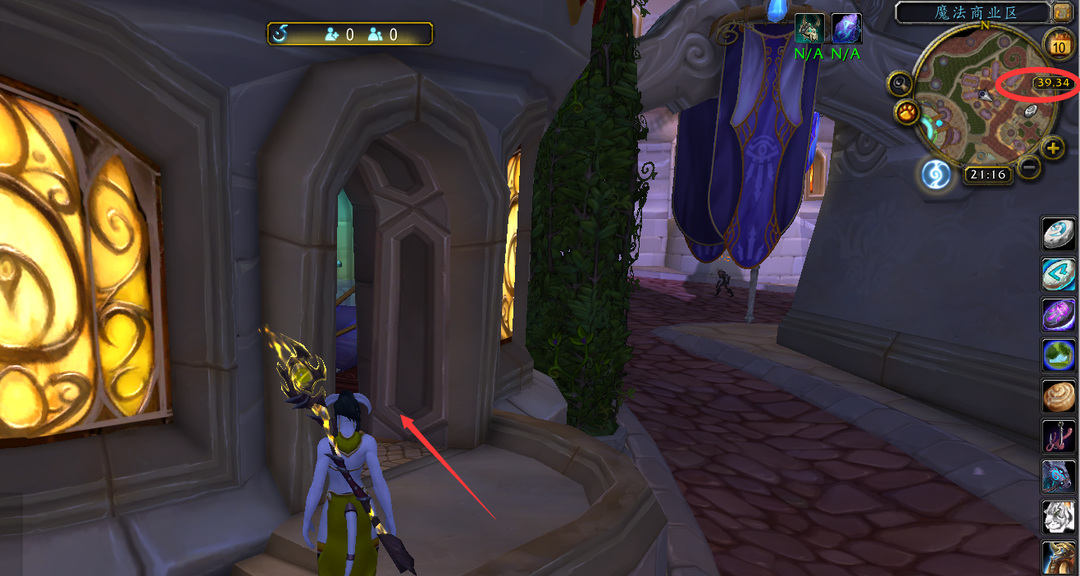This screenshot has height=576, width=1080.
Task: Toggle the magnifying glass tracking button
Action: (900, 85)
